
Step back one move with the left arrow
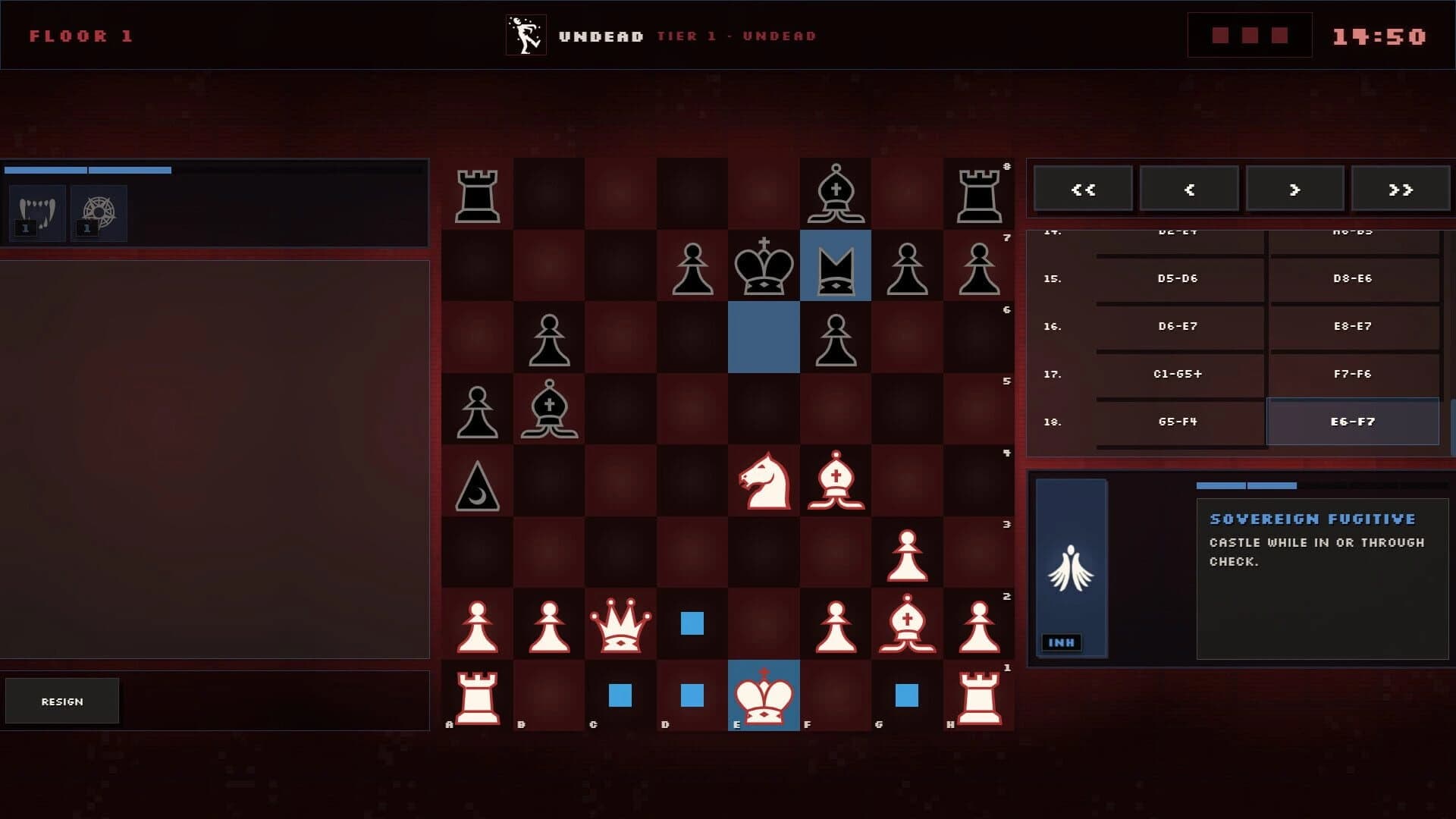(x=1189, y=188)
